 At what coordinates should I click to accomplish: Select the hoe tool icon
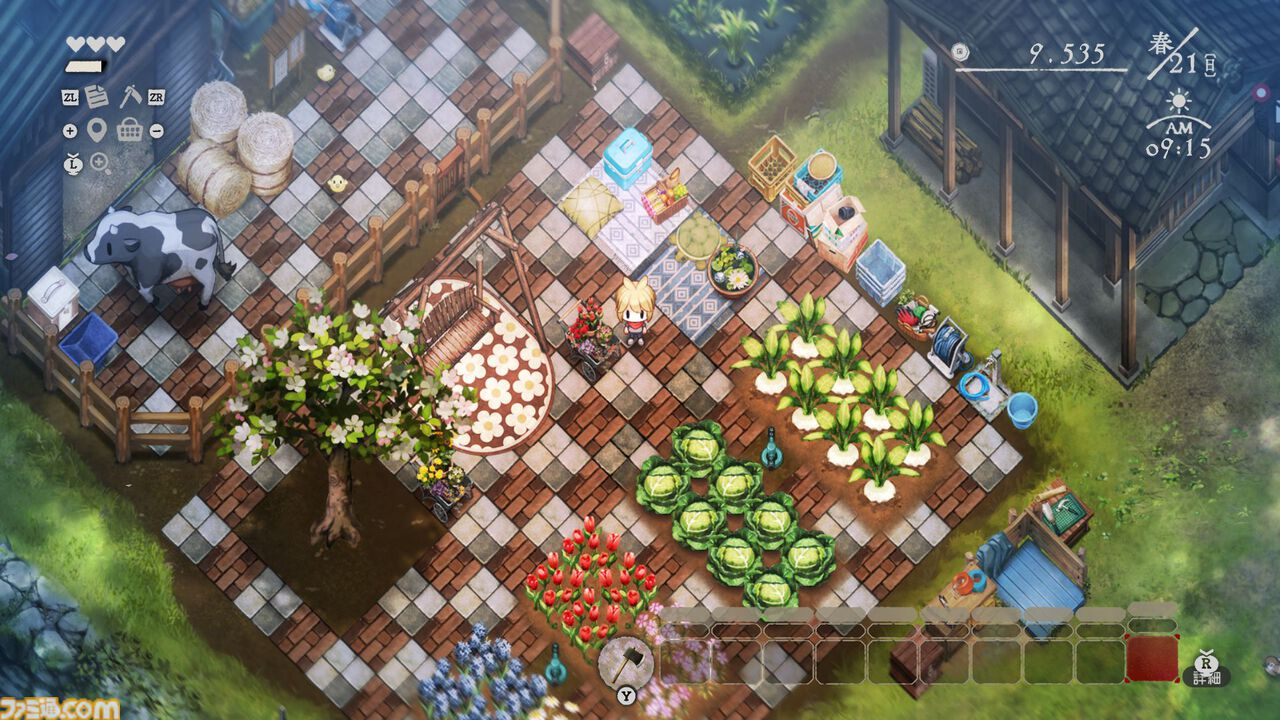pyautogui.click(x=130, y=97)
